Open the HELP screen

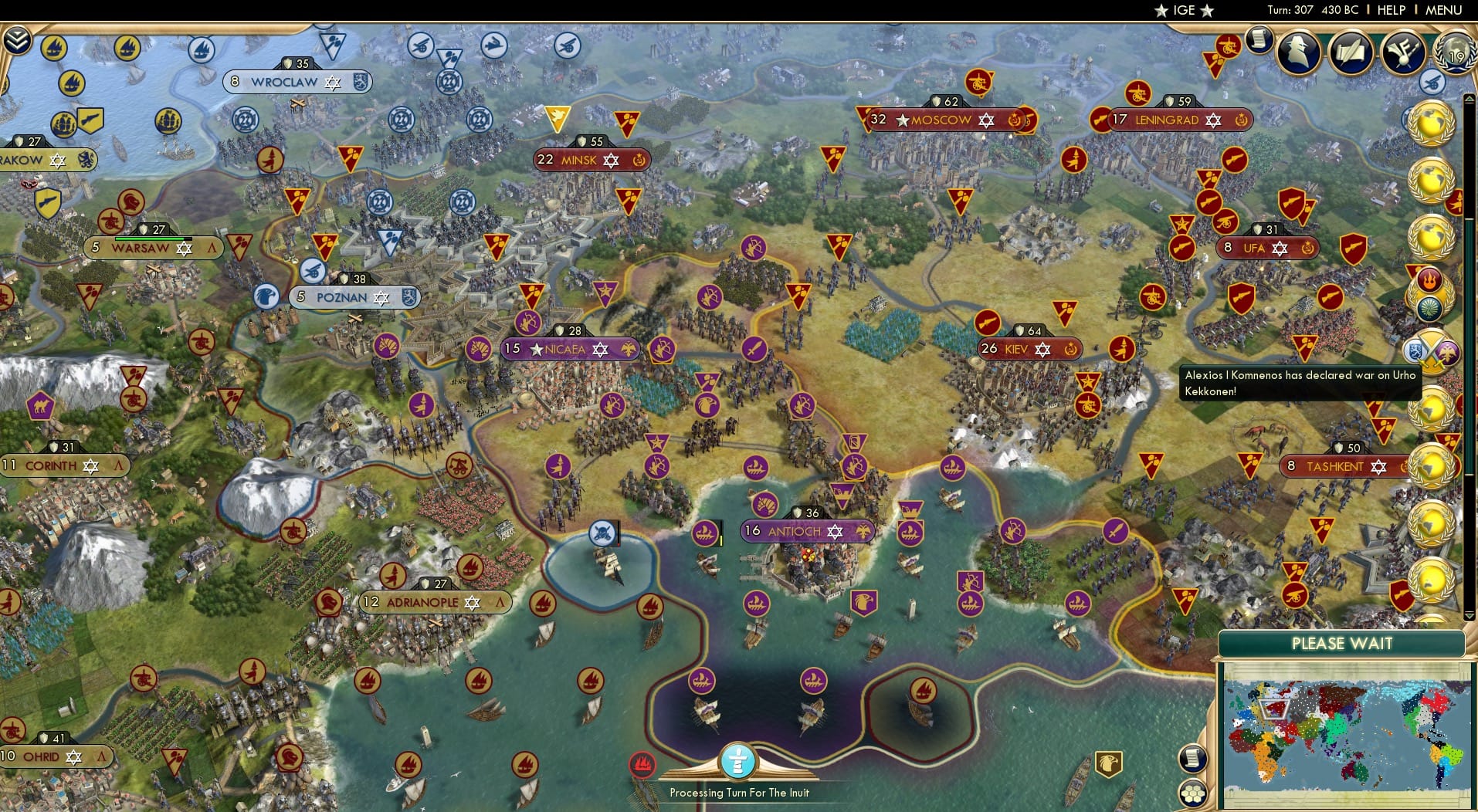coord(1391,10)
